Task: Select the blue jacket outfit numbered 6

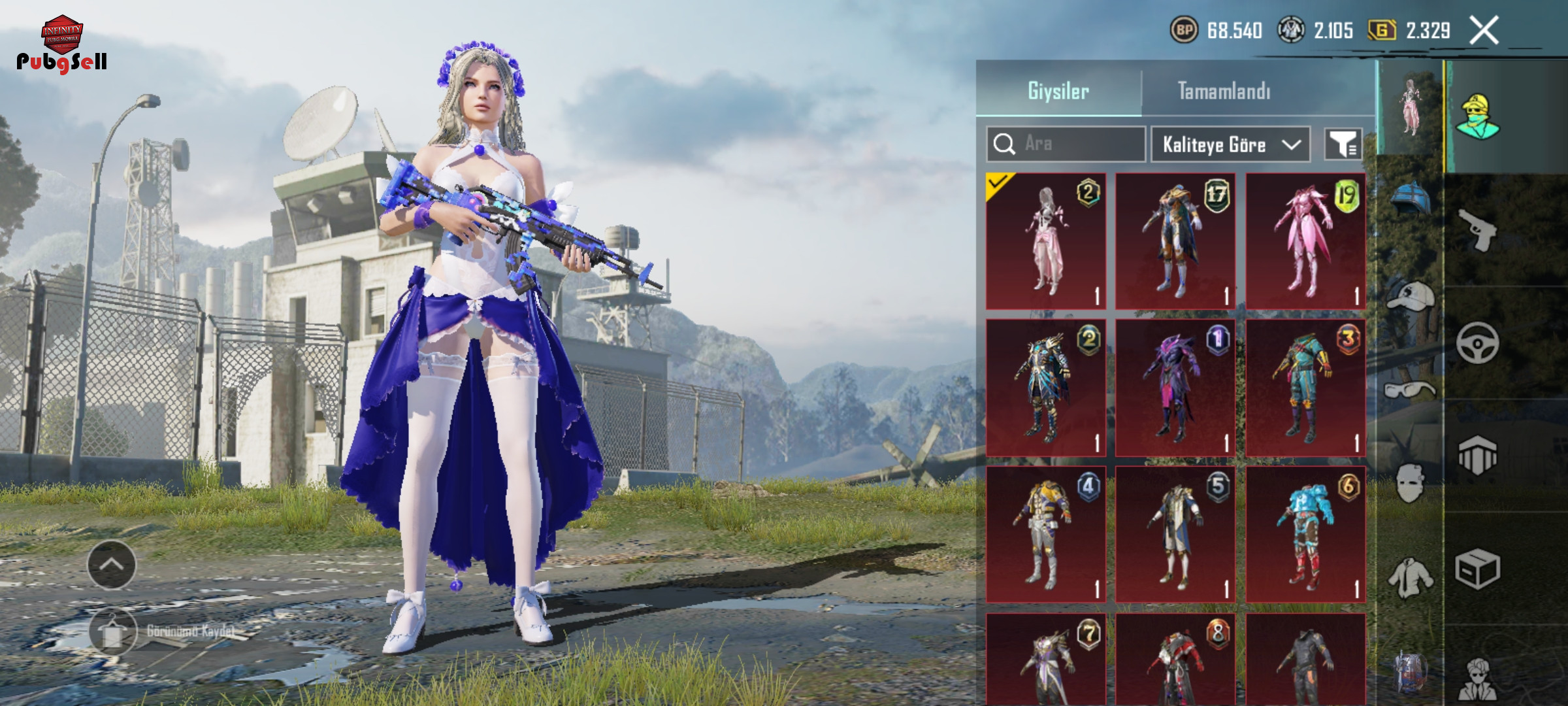Action: click(1305, 534)
